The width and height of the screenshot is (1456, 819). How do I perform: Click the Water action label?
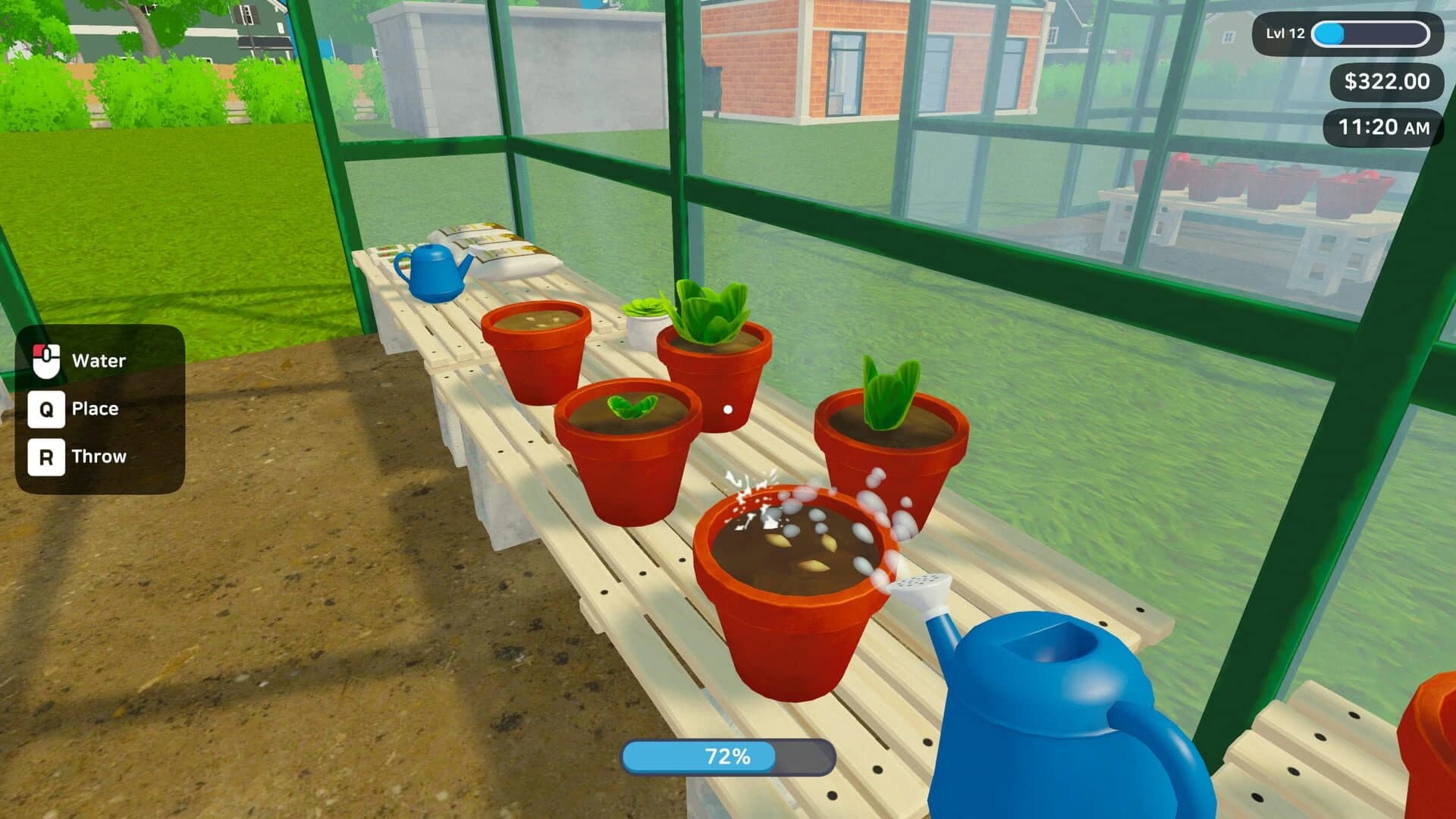click(99, 359)
